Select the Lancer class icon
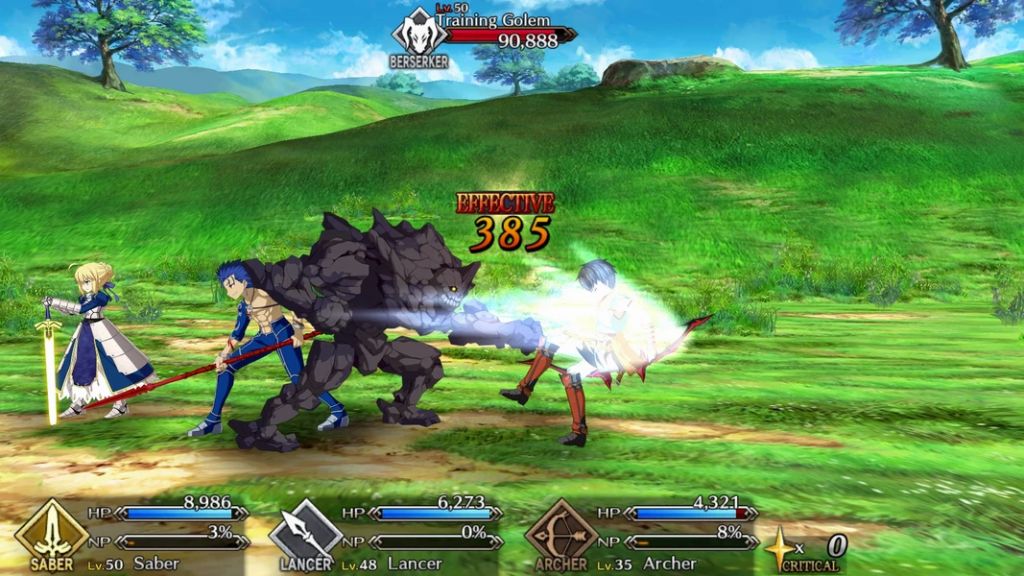This screenshot has height=576, width=1024. (305, 532)
